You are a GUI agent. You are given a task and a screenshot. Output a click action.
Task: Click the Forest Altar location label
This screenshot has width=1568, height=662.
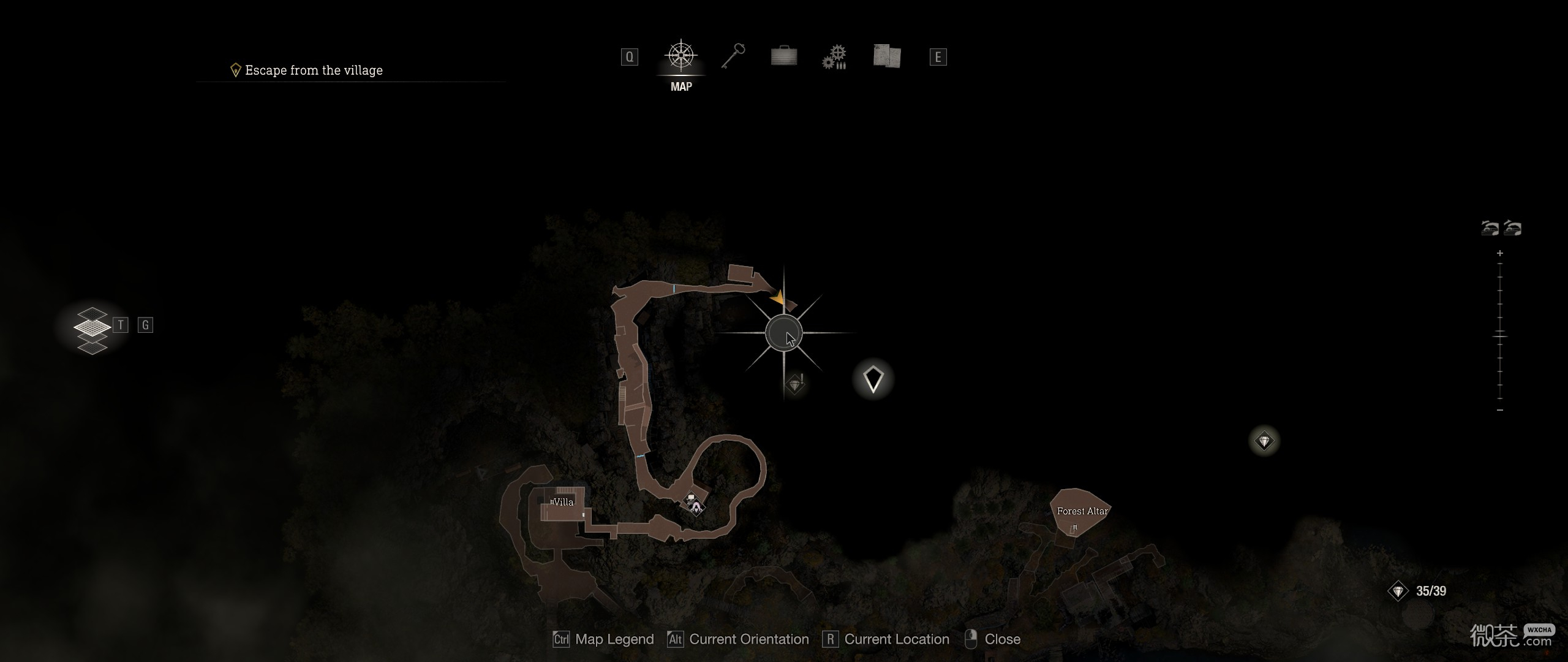pos(1082,511)
